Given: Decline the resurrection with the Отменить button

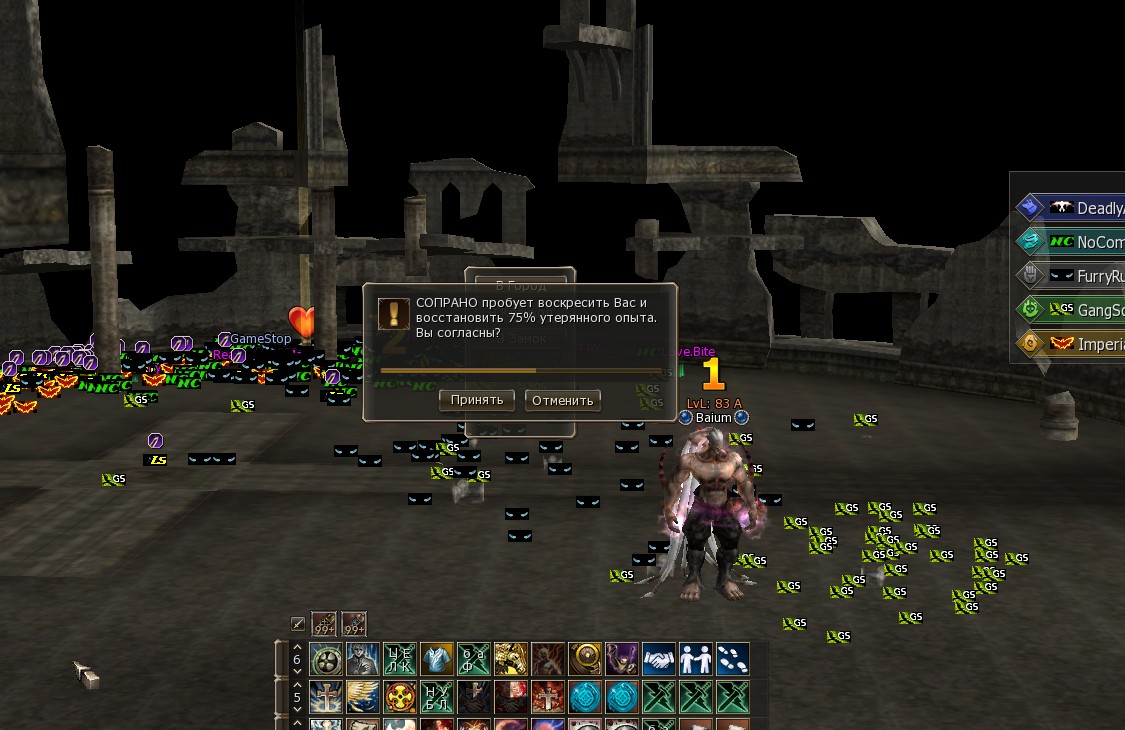Looking at the screenshot, I should click(563, 401).
